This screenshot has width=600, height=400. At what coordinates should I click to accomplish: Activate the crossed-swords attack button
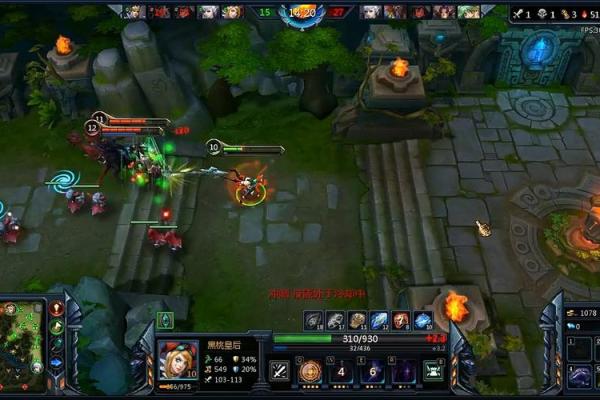[x=281, y=372]
